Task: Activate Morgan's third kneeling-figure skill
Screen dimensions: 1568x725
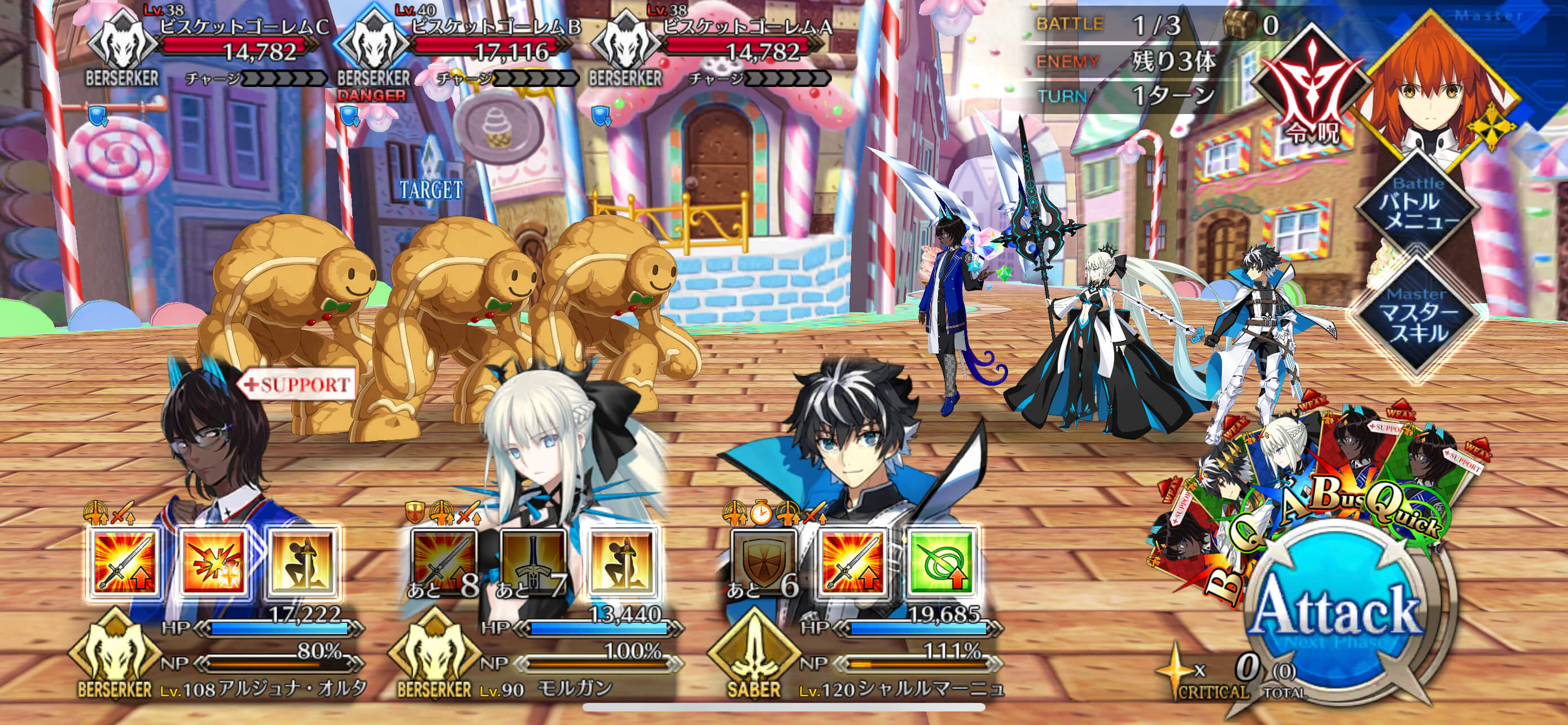Action: pos(622,562)
